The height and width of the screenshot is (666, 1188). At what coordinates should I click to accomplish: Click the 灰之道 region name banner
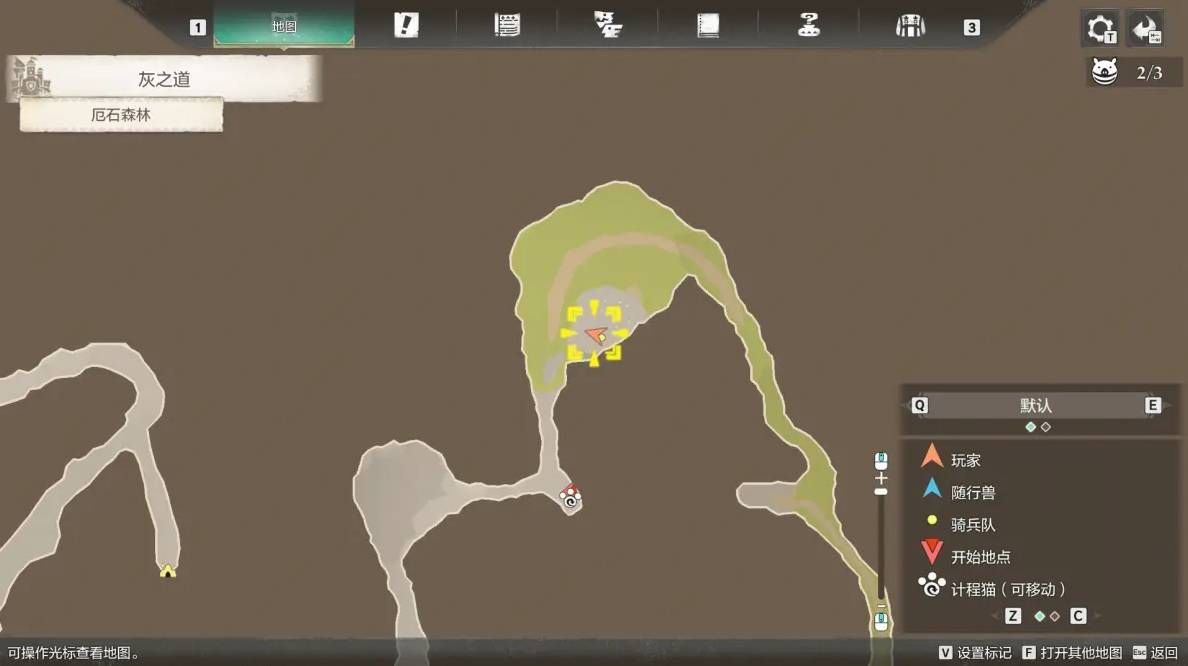coord(165,80)
